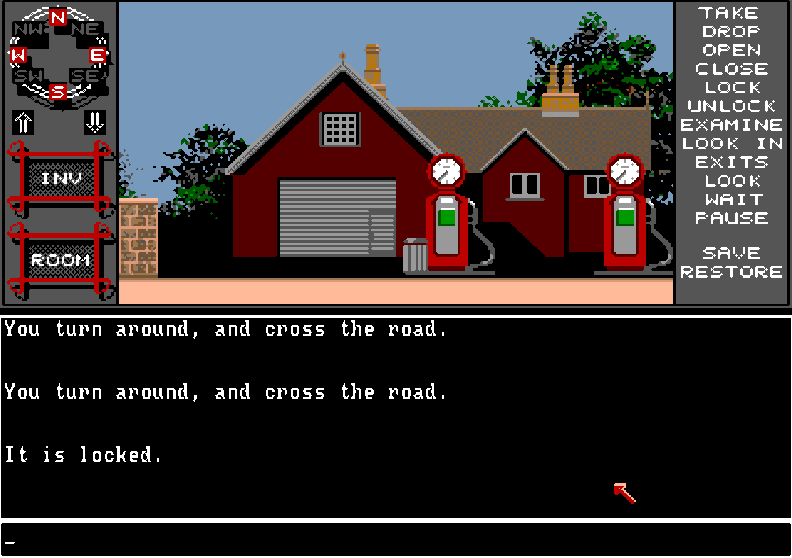Select the CLOSE verb
This screenshot has width=792, height=558.
coord(731,69)
